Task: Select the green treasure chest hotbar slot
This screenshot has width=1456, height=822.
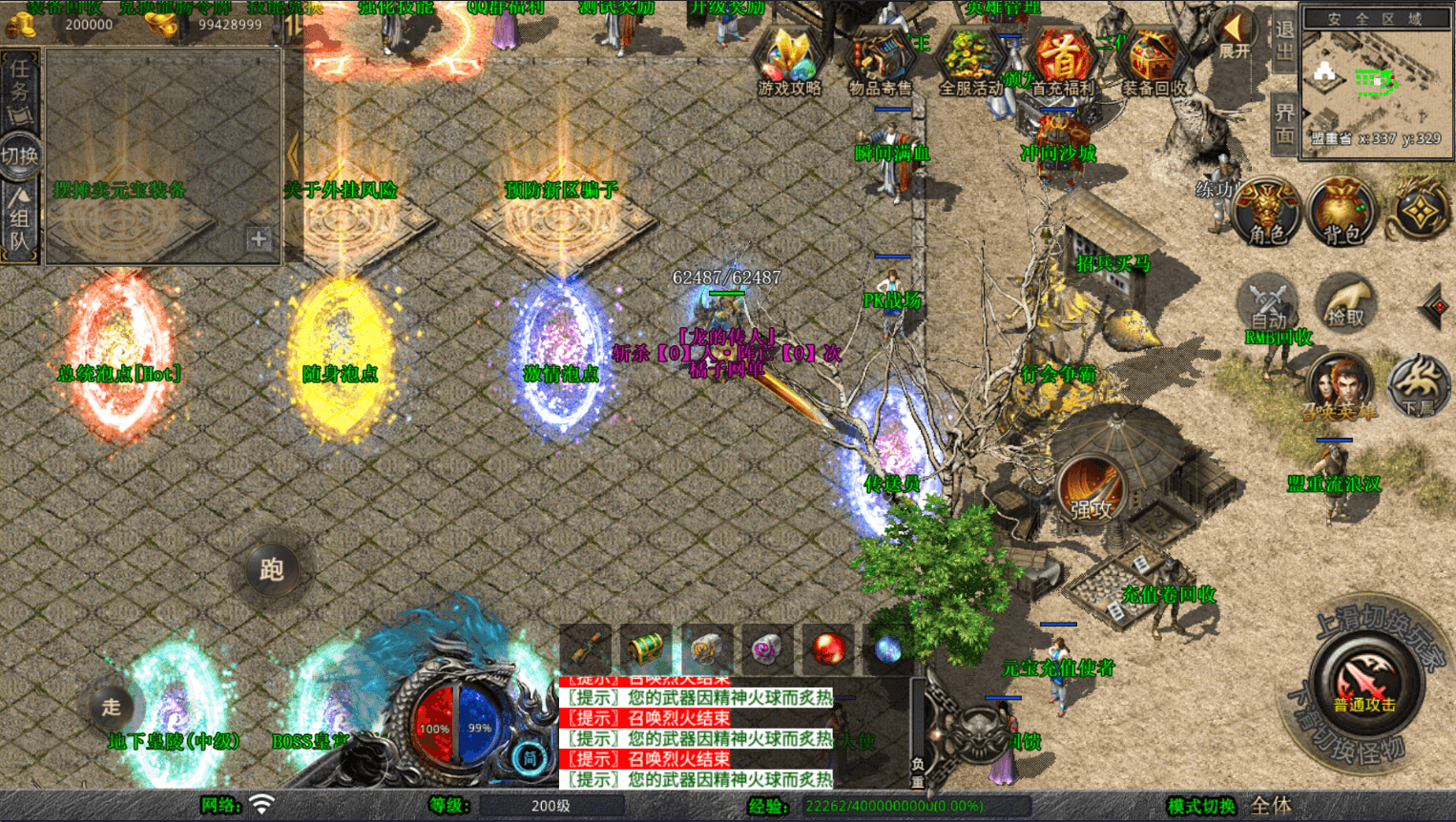Action: point(646,648)
